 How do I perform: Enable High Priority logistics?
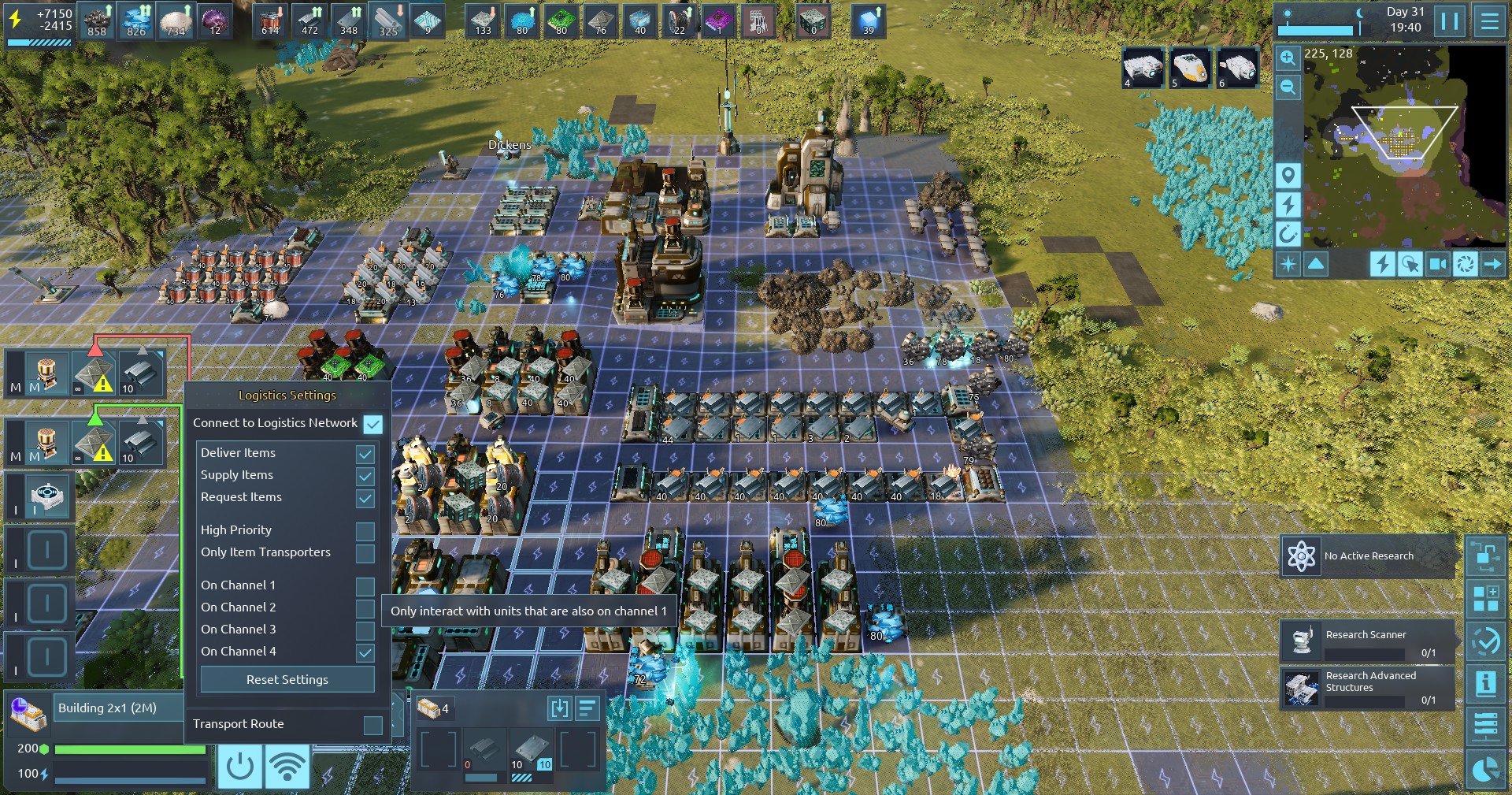(365, 531)
